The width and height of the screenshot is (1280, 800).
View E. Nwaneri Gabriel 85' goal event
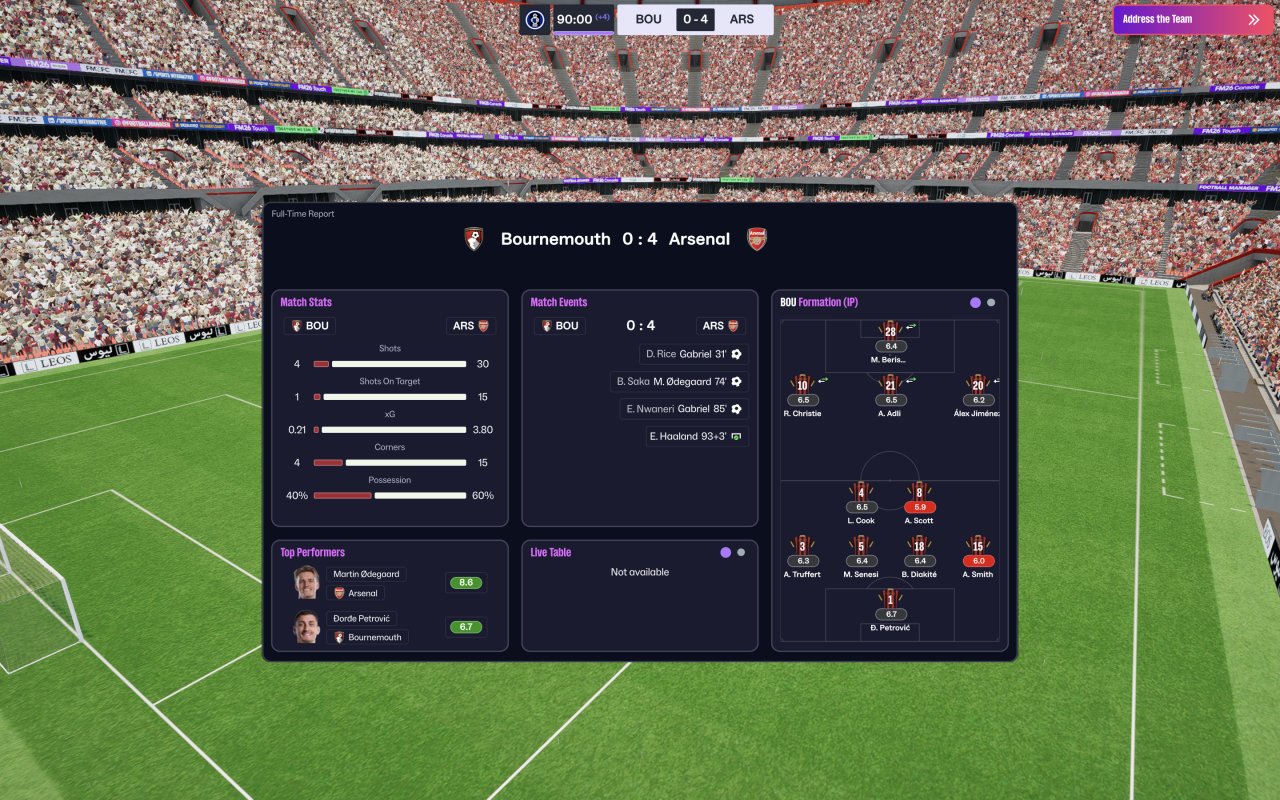(x=684, y=409)
